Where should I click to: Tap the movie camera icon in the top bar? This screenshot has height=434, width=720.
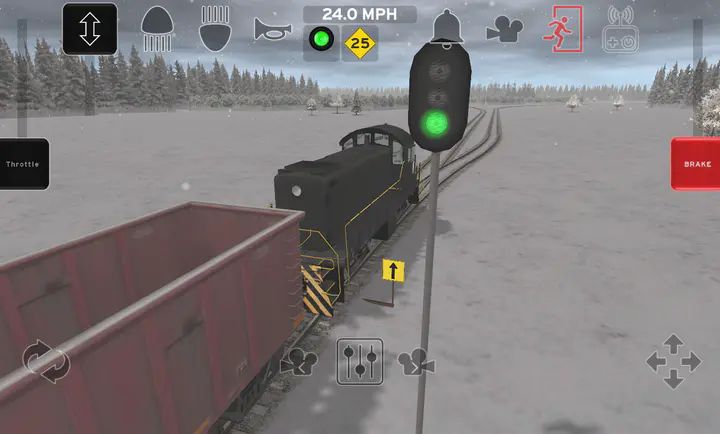coord(505,29)
